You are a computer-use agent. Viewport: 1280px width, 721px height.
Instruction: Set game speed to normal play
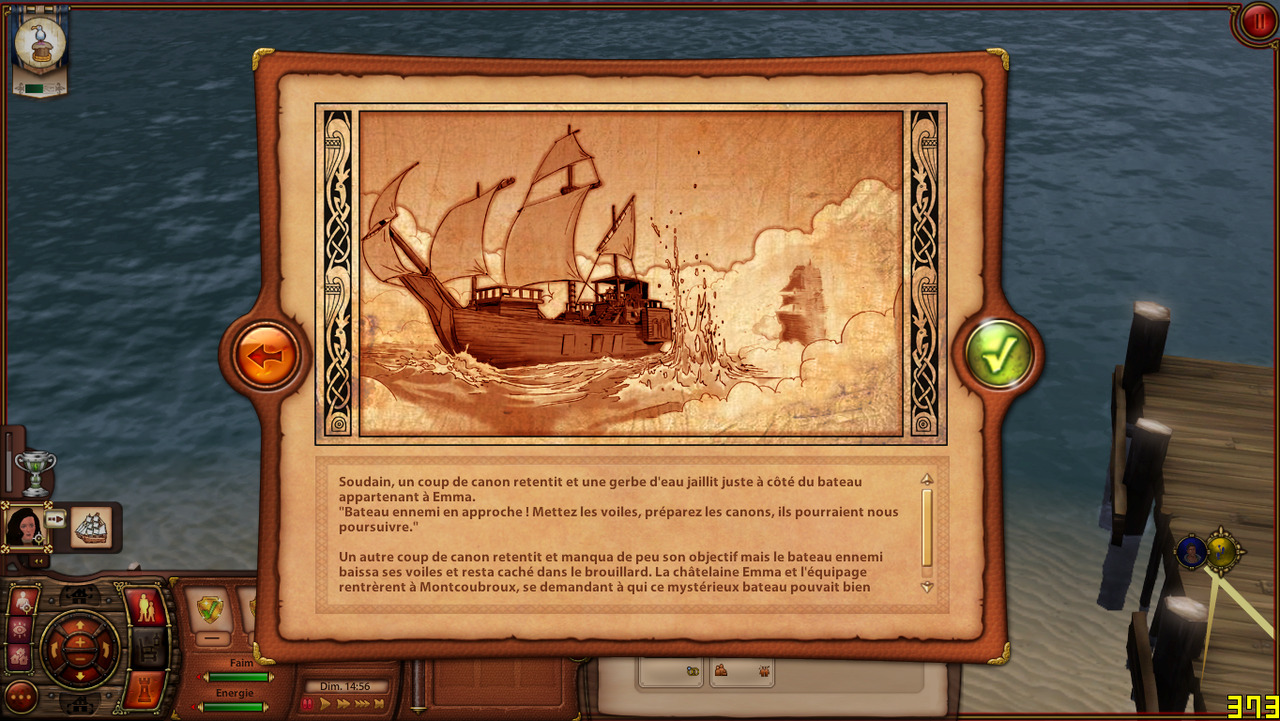click(326, 704)
